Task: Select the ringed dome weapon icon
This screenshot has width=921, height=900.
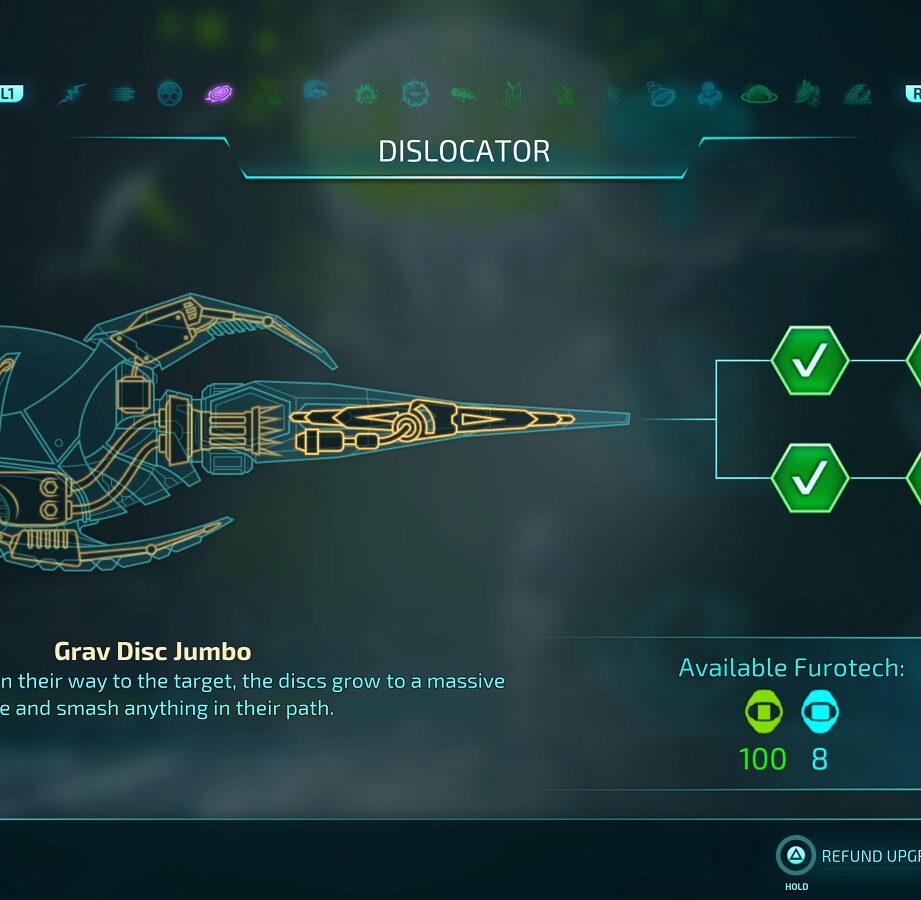Action: [x=759, y=94]
